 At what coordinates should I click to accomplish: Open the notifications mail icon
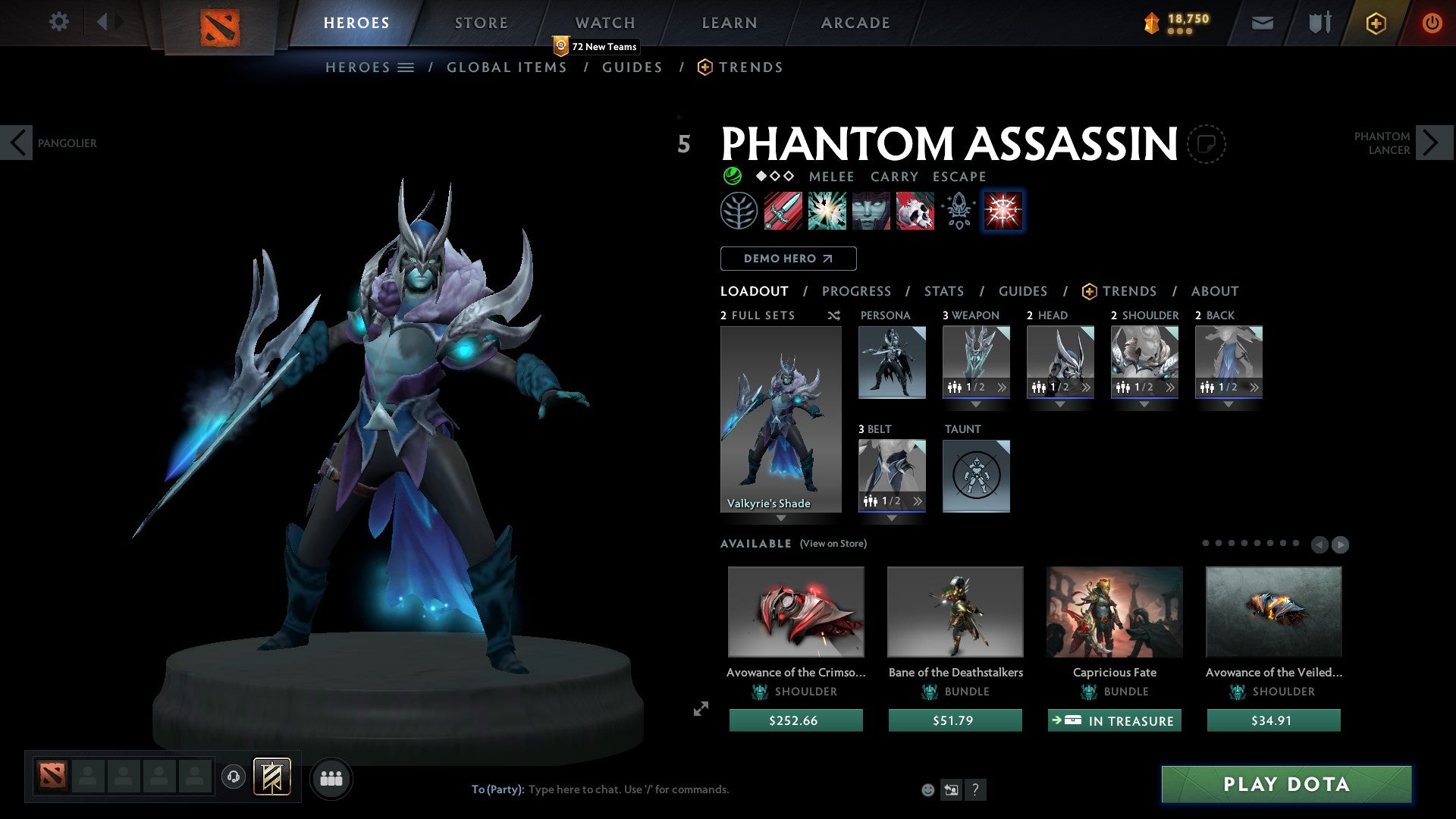[x=1262, y=22]
